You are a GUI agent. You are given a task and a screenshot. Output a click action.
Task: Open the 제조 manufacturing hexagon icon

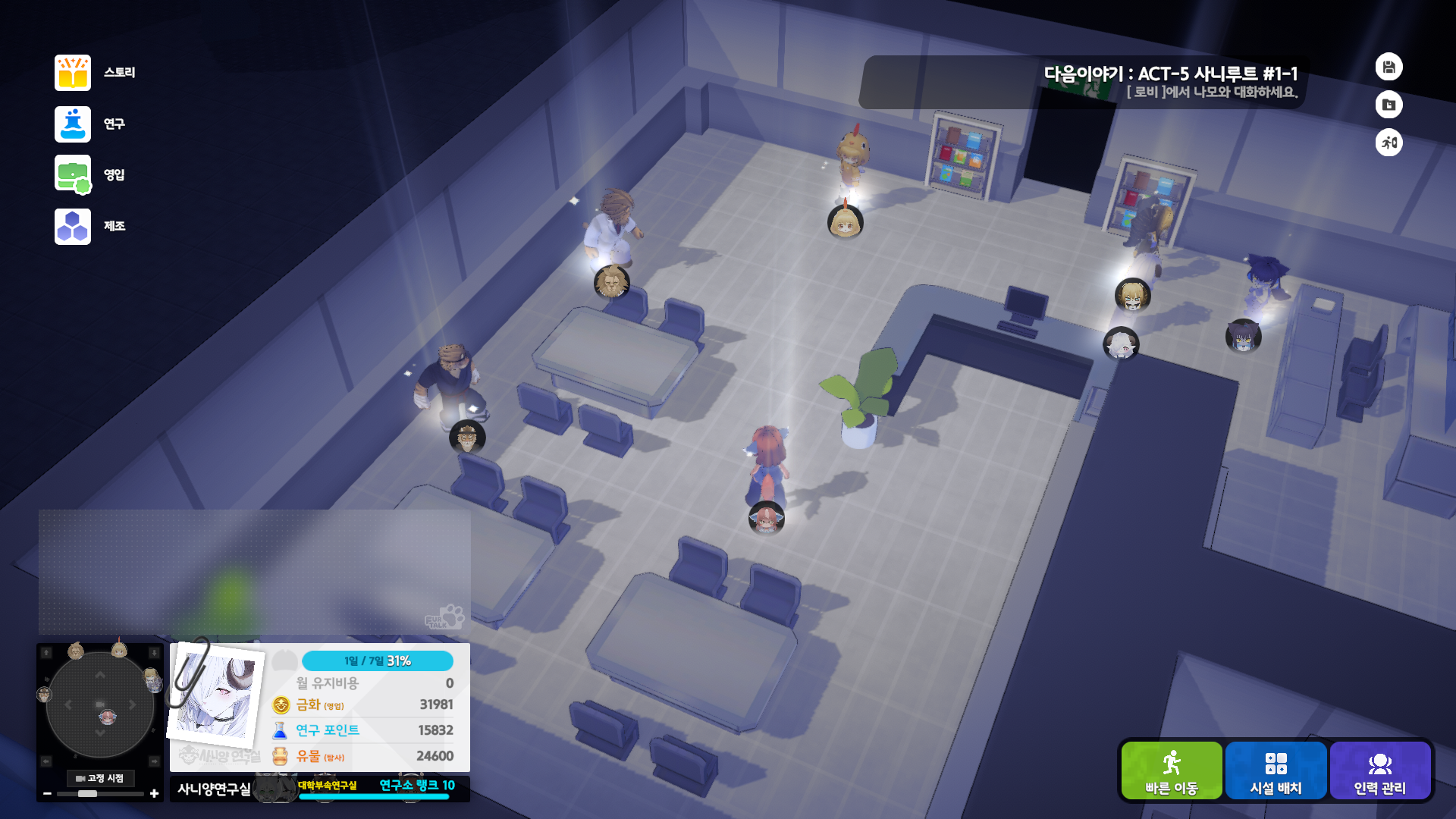[x=72, y=225]
